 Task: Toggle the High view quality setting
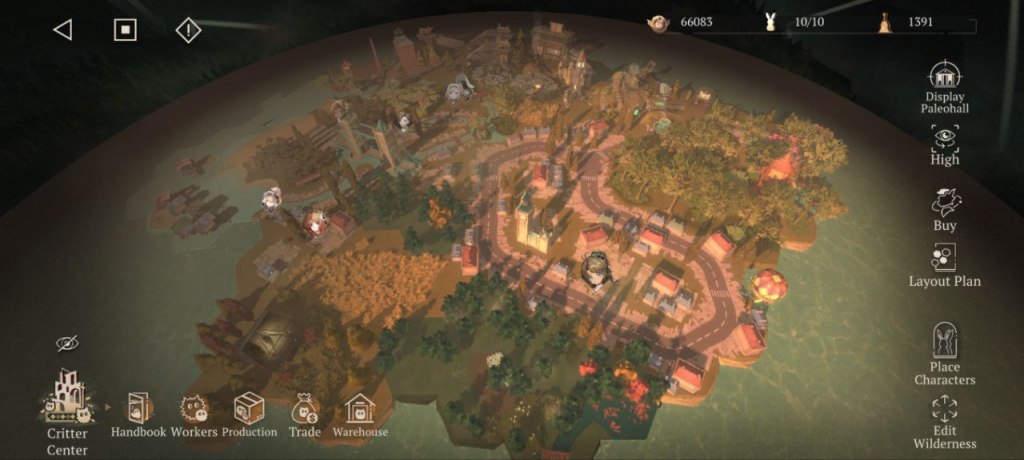point(944,143)
